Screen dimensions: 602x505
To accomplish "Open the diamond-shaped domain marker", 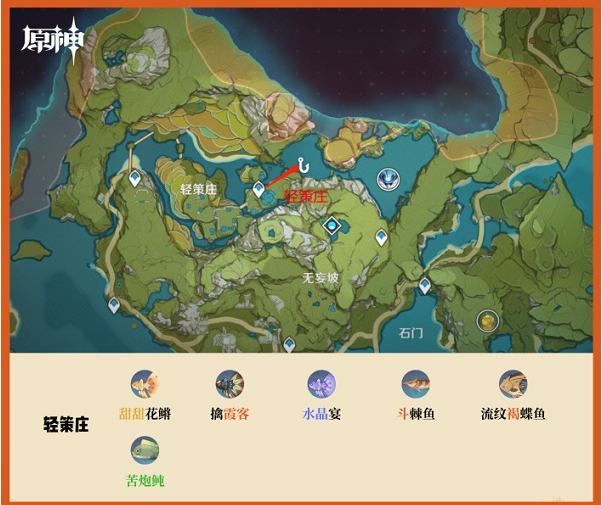I will tap(330, 227).
